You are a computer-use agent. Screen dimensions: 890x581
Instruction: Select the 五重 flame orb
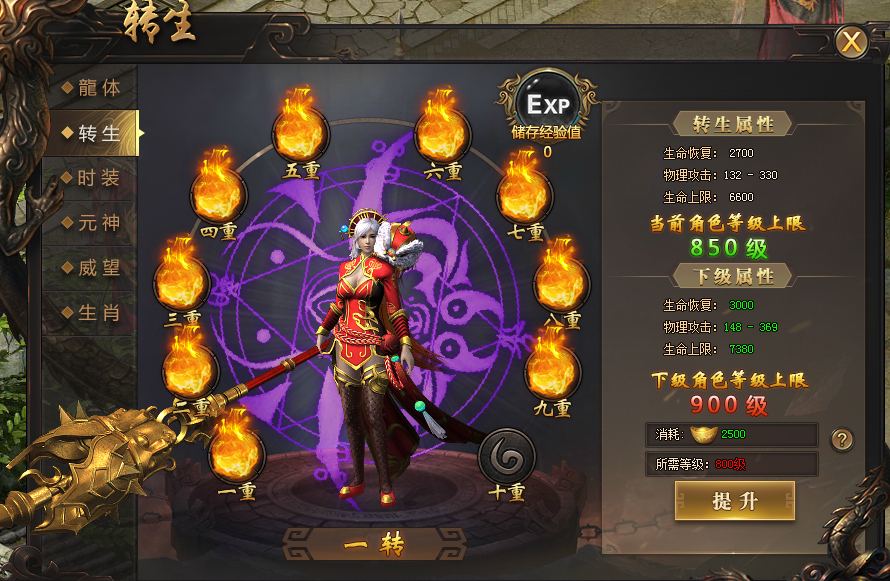pyautogui.click(x=301, y=128)
